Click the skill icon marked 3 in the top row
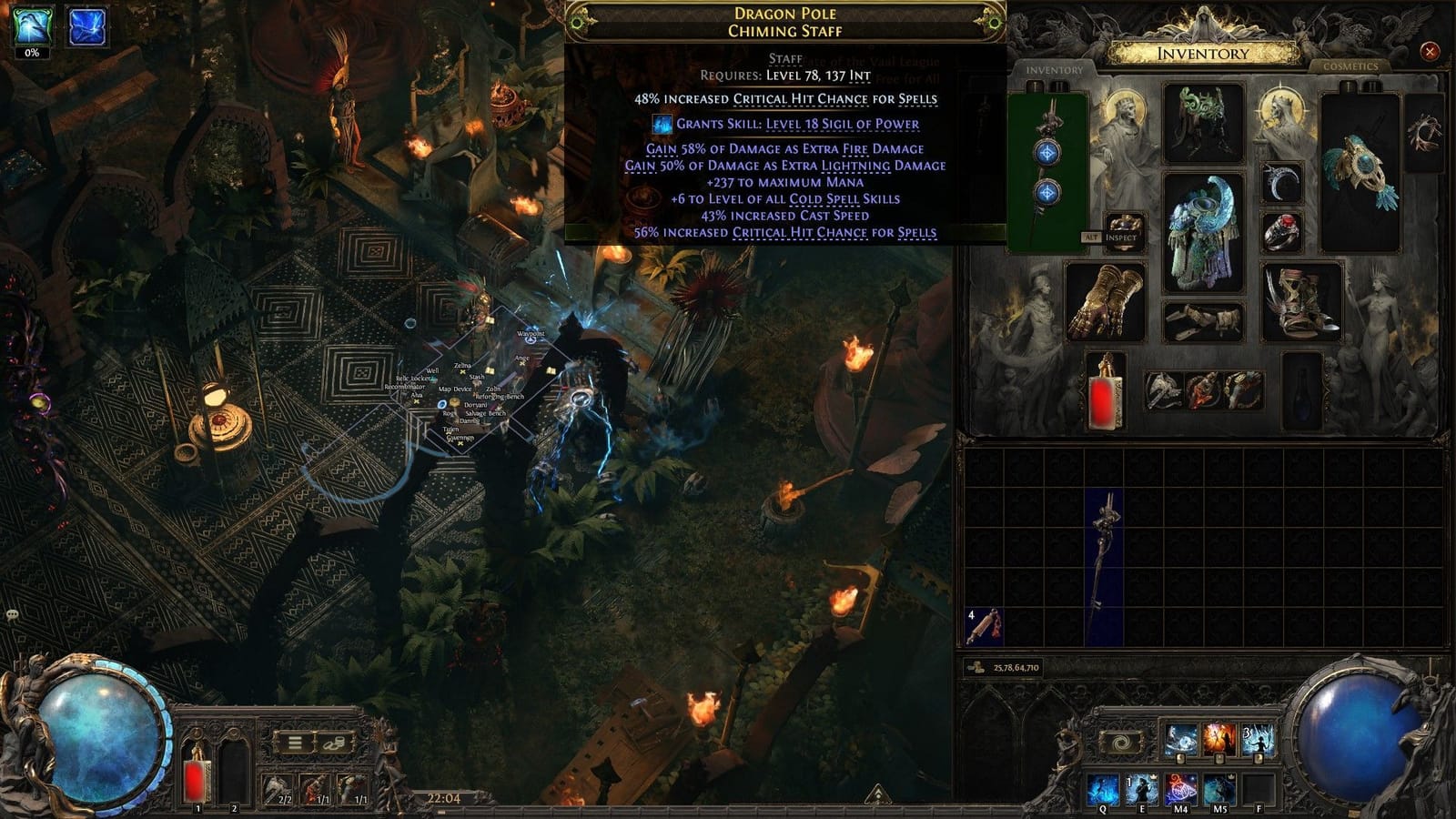The width and height of the screenshot is (1456, 819). click(x=1259, y=739)
